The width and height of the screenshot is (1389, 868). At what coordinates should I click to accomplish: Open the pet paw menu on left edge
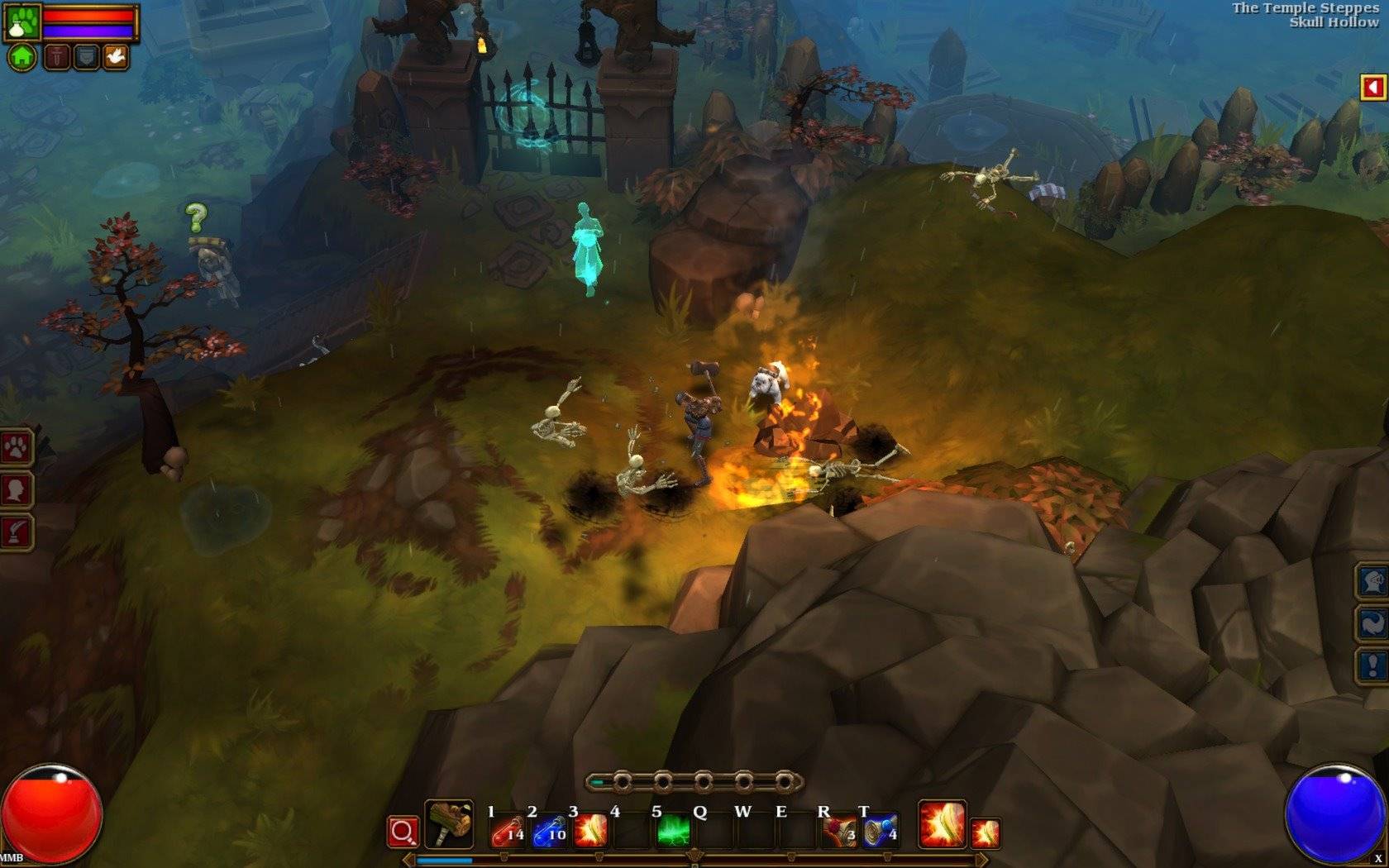17,449
